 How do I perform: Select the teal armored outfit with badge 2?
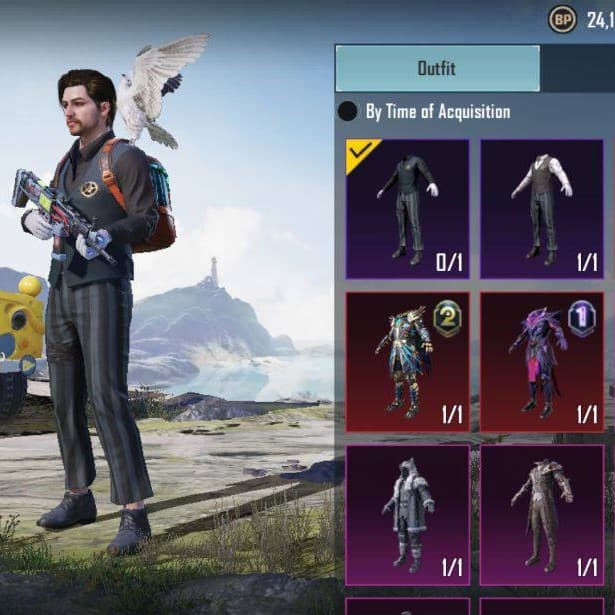tap(407, 362)
